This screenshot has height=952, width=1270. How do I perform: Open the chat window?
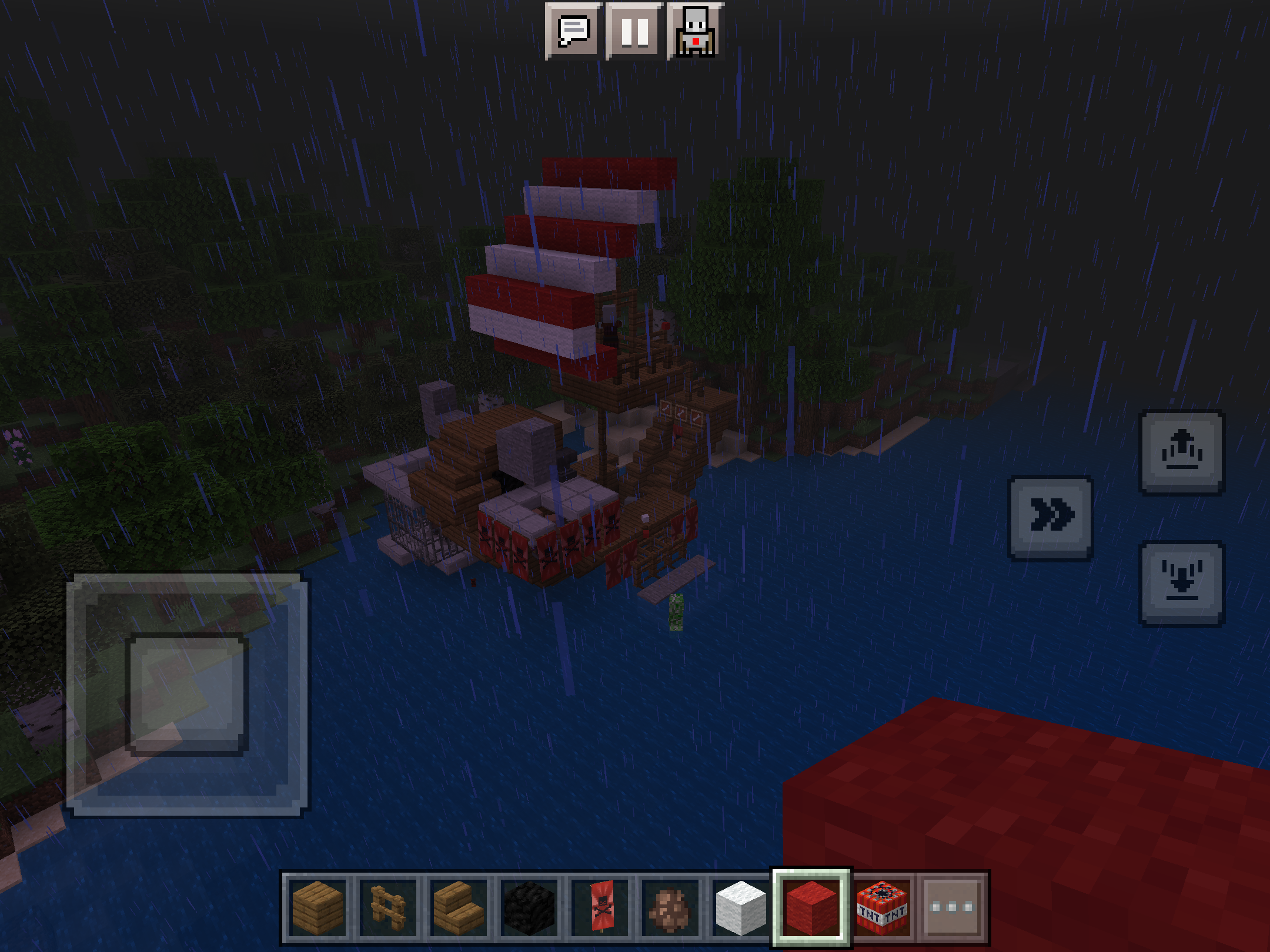point(573,31)
